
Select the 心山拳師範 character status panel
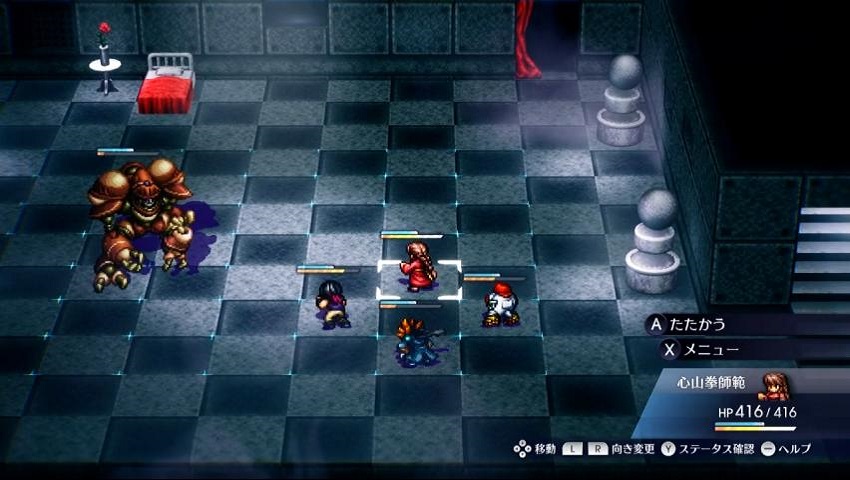click(740, 400)
